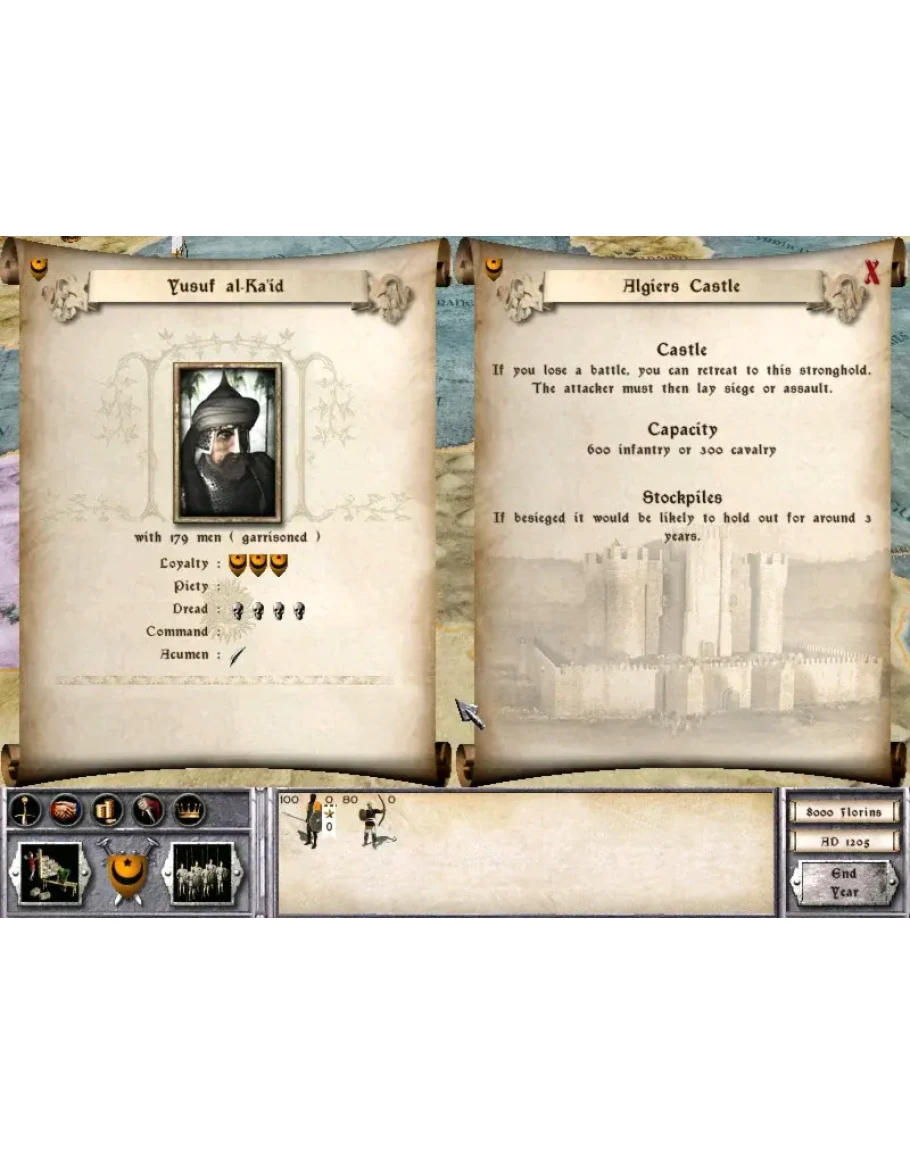
Task: Click the shield icon on general's scroll
Action: [38, 268]
